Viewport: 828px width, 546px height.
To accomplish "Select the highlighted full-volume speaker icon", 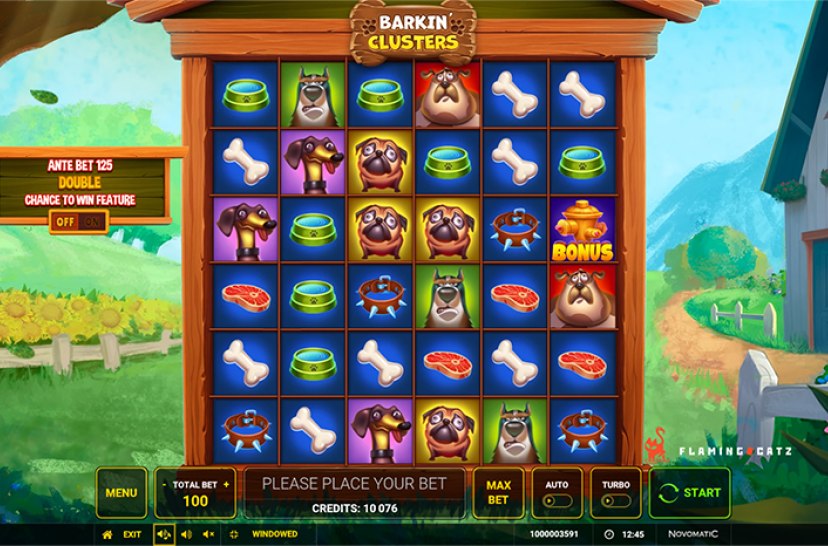I will coord(163,535).
